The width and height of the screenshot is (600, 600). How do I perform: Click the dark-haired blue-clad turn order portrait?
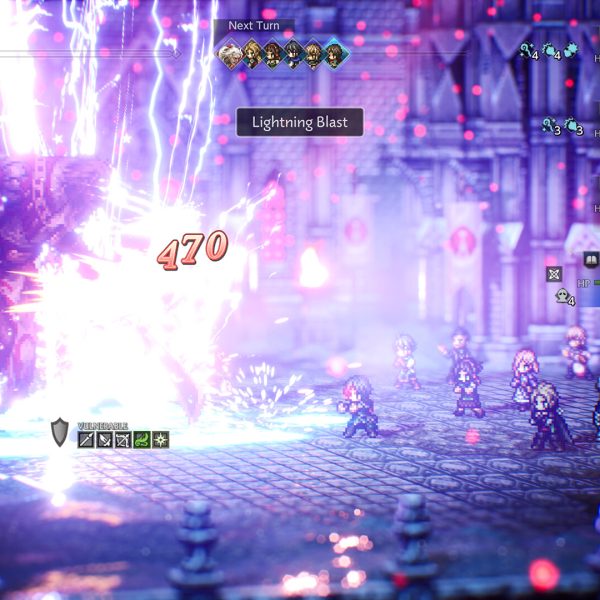(x=293, y=54)
